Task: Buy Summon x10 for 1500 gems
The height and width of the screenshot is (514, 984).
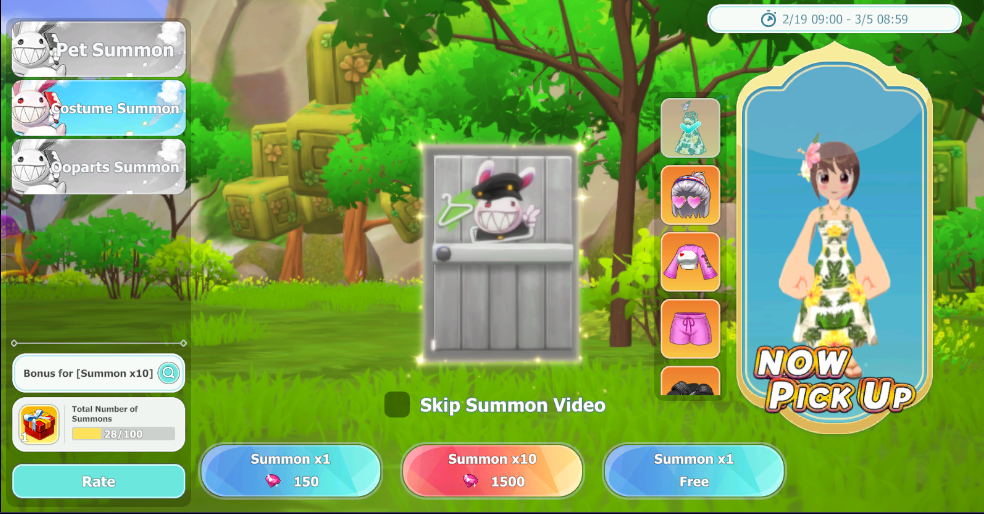Action: (x=492, y=470)
